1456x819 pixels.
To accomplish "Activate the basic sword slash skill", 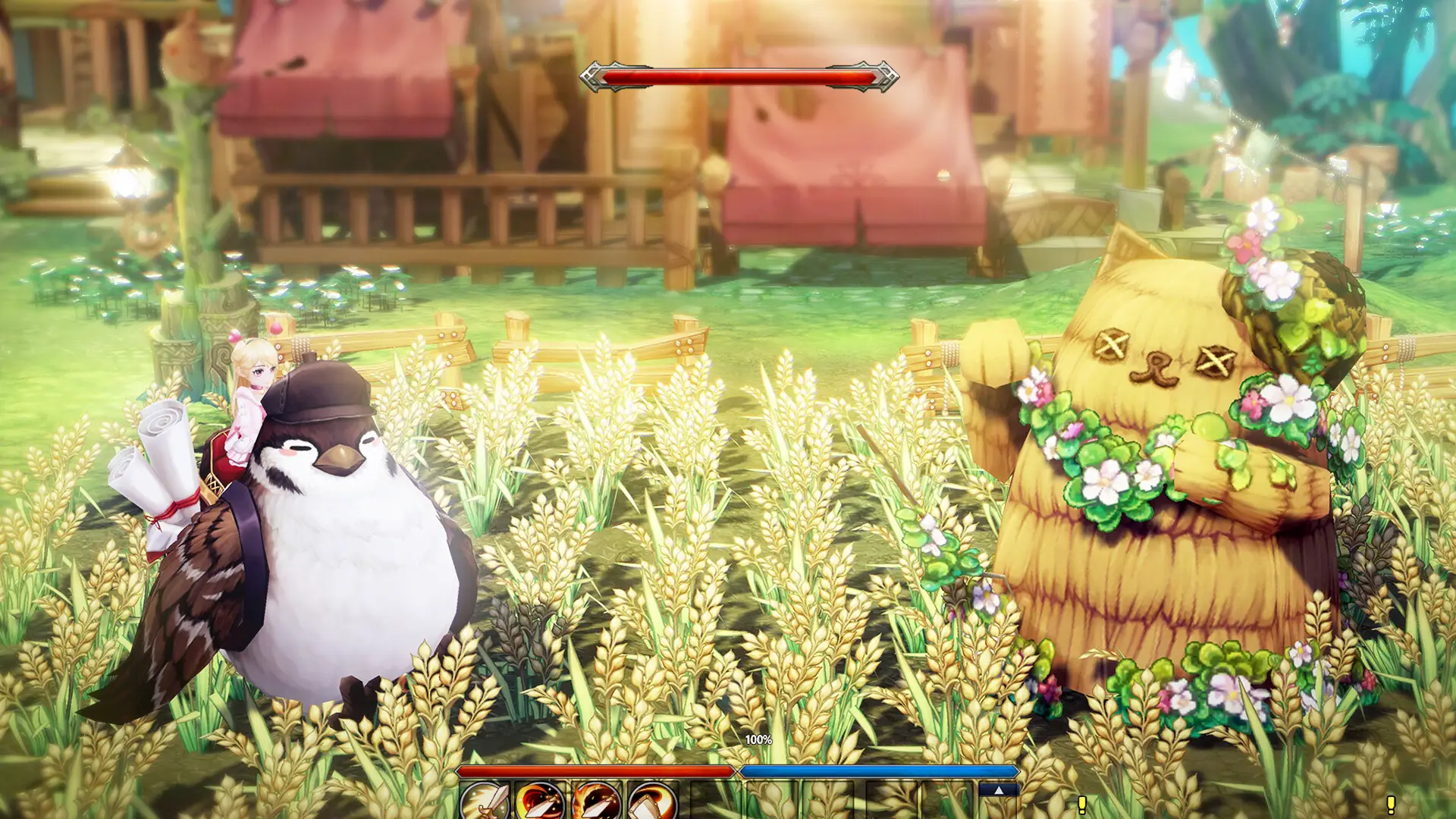I will tap(485, 802).
